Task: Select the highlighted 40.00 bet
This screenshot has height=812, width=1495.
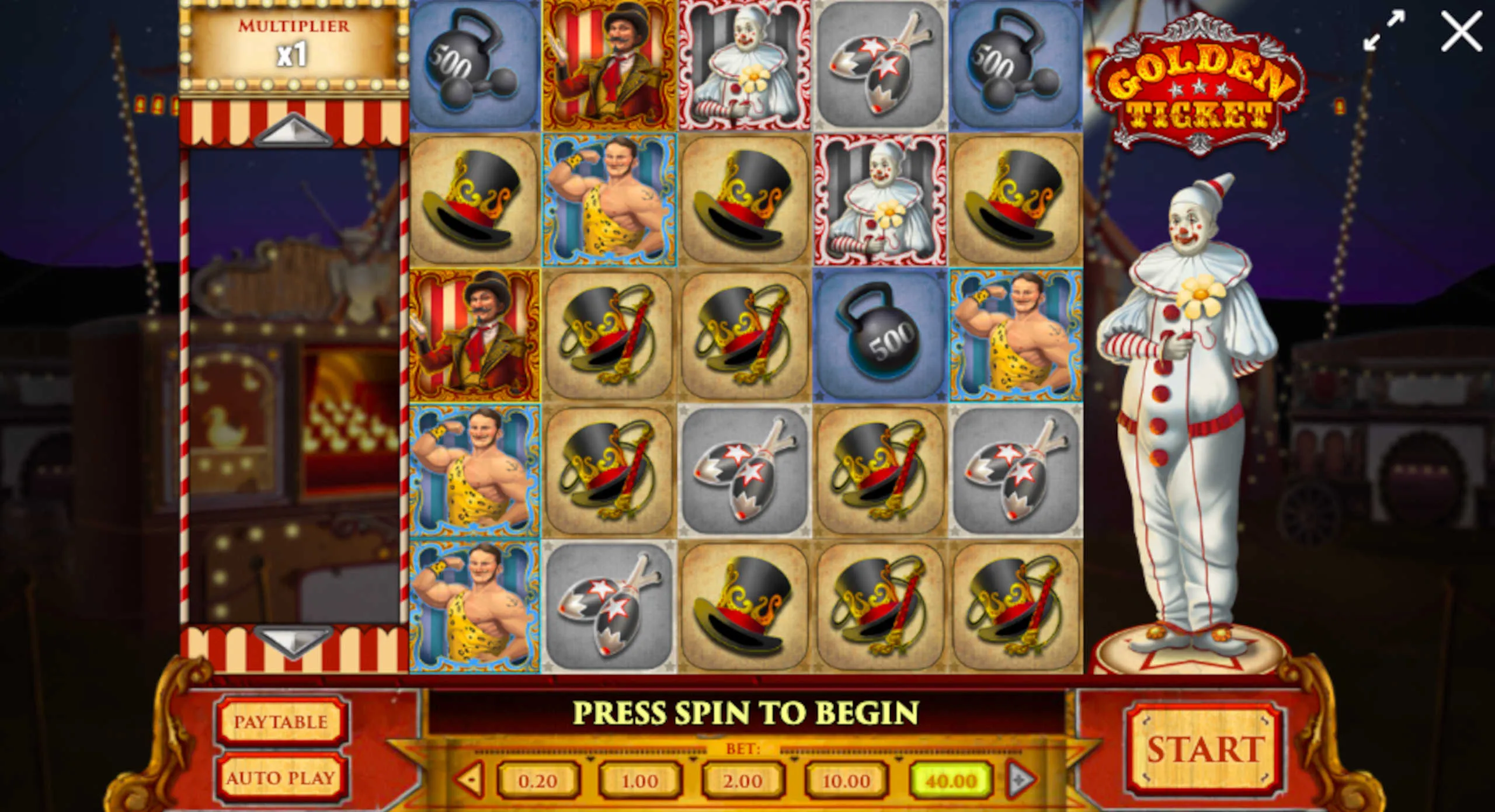Action: tap(951, 780)
